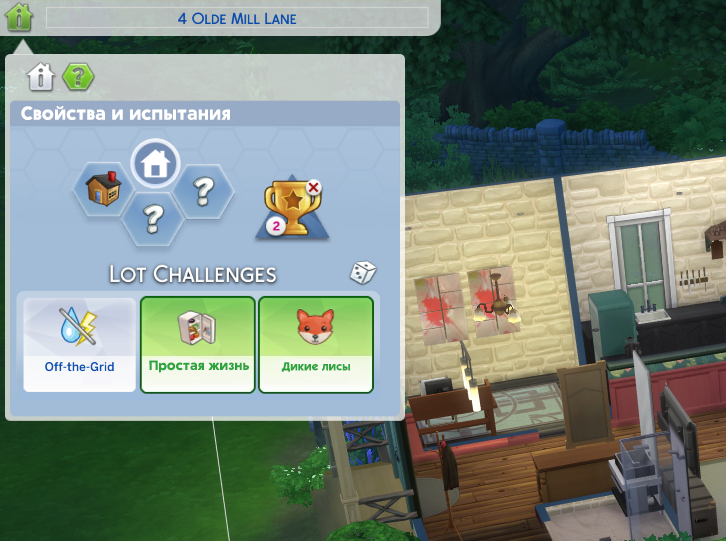Switch to the white house info tab
The height and width of the screenshot is (541, 726).
pos(40,76)
